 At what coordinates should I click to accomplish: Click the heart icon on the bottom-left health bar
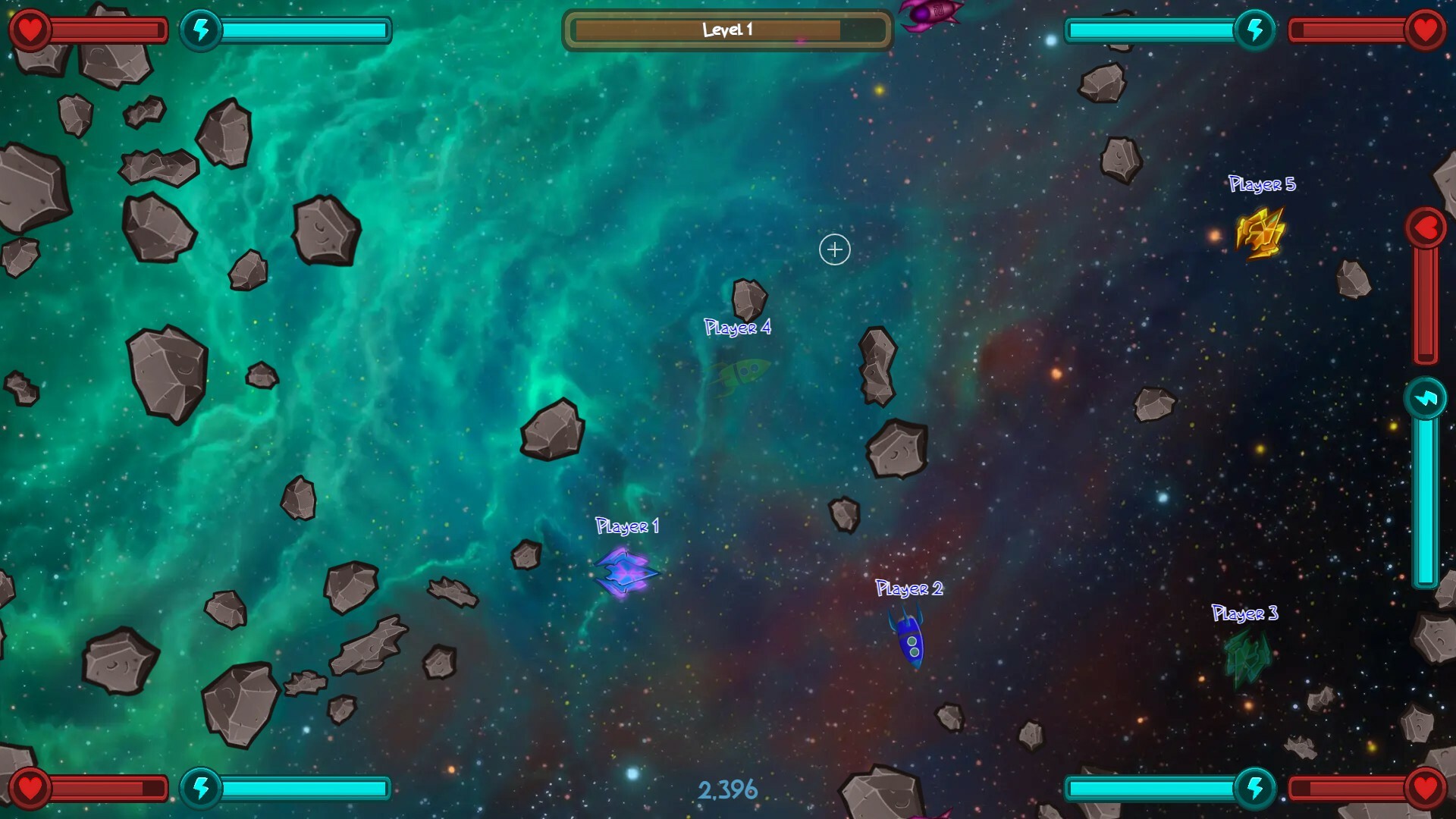click(29, 787)
